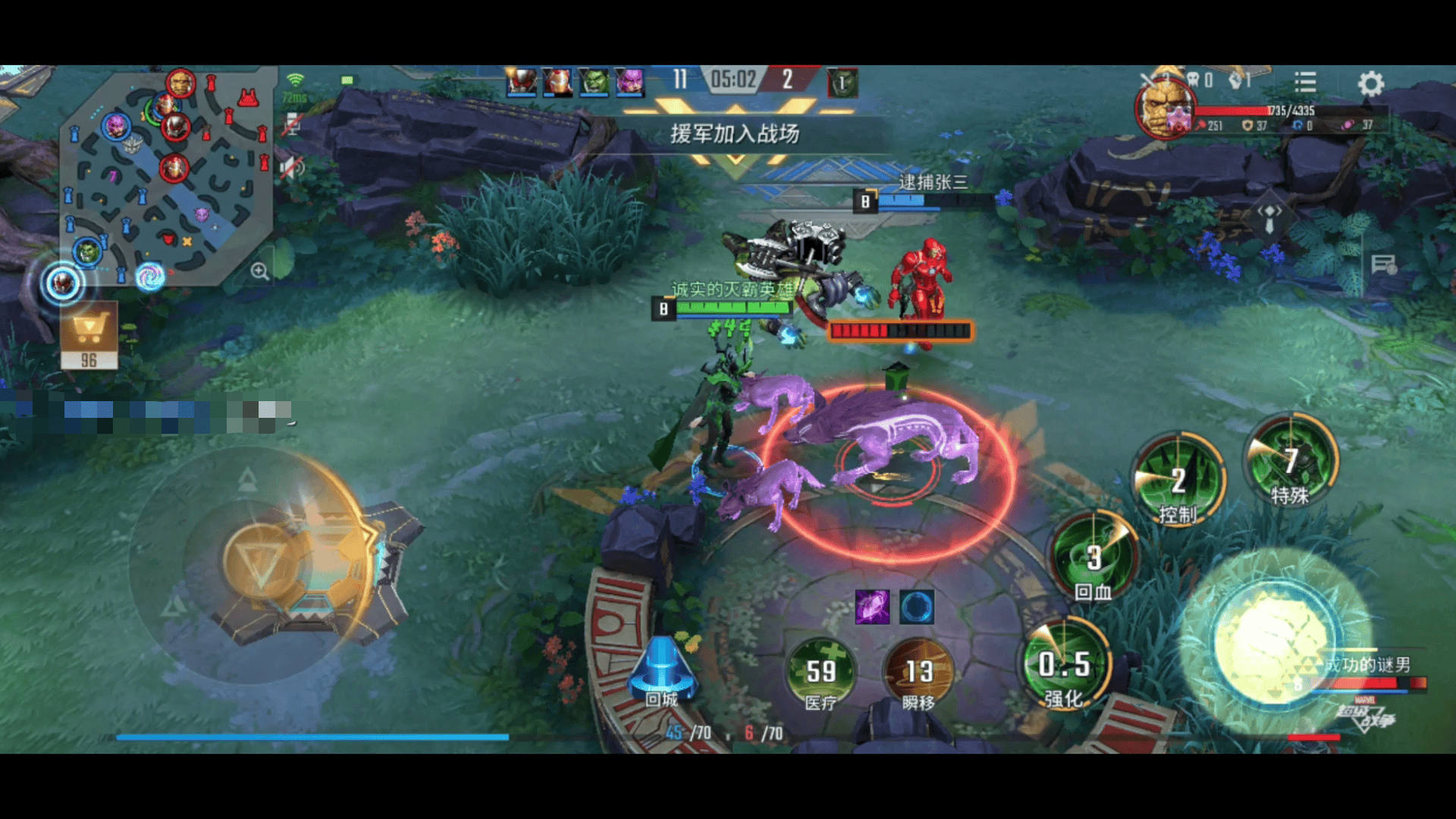The height and width of the screenshot is (819, 1456).
Task: Open the scoreboard list icon
Action: tap(1305, 81)
